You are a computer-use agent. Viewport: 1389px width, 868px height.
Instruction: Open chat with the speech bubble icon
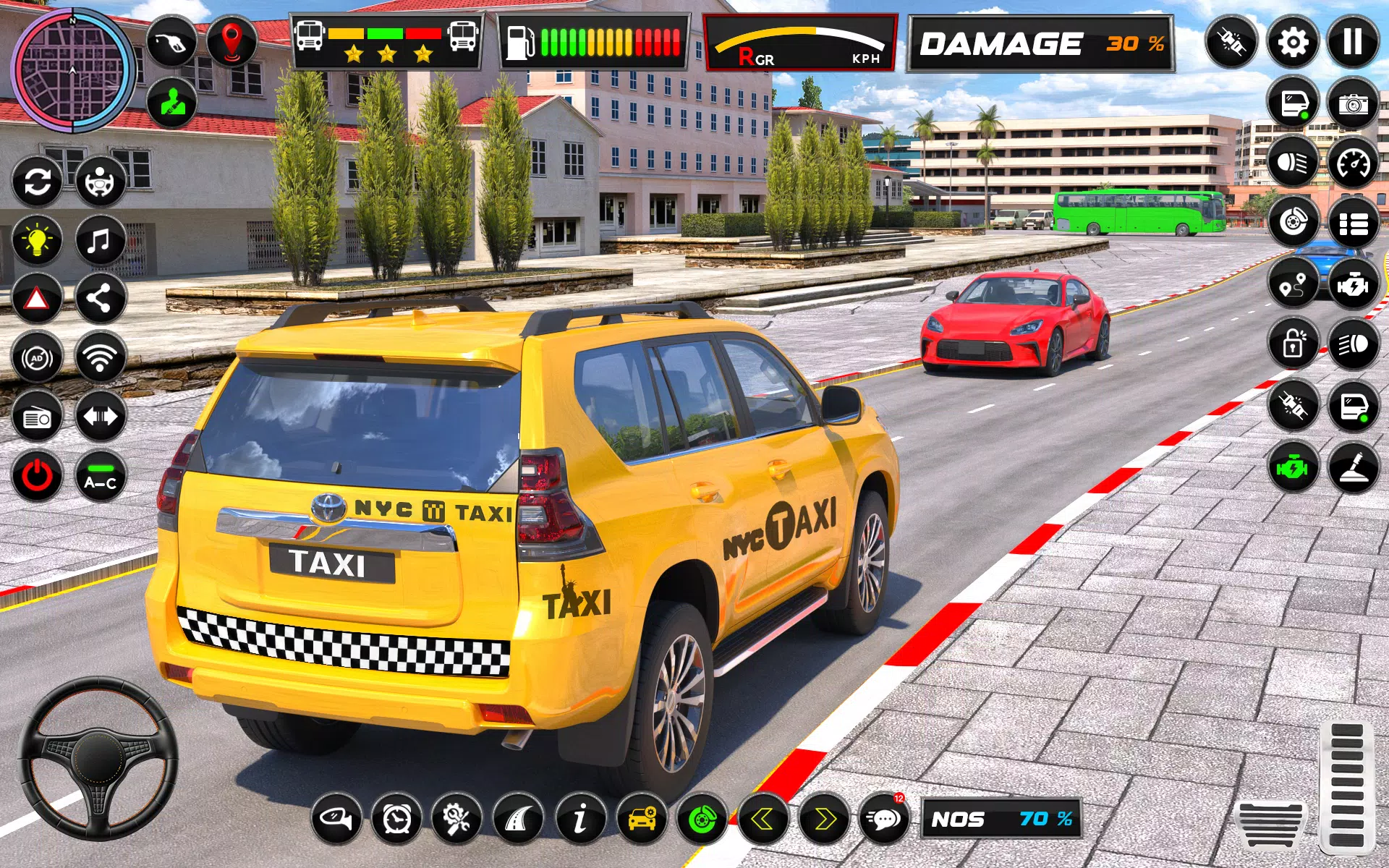pos(883,820)
